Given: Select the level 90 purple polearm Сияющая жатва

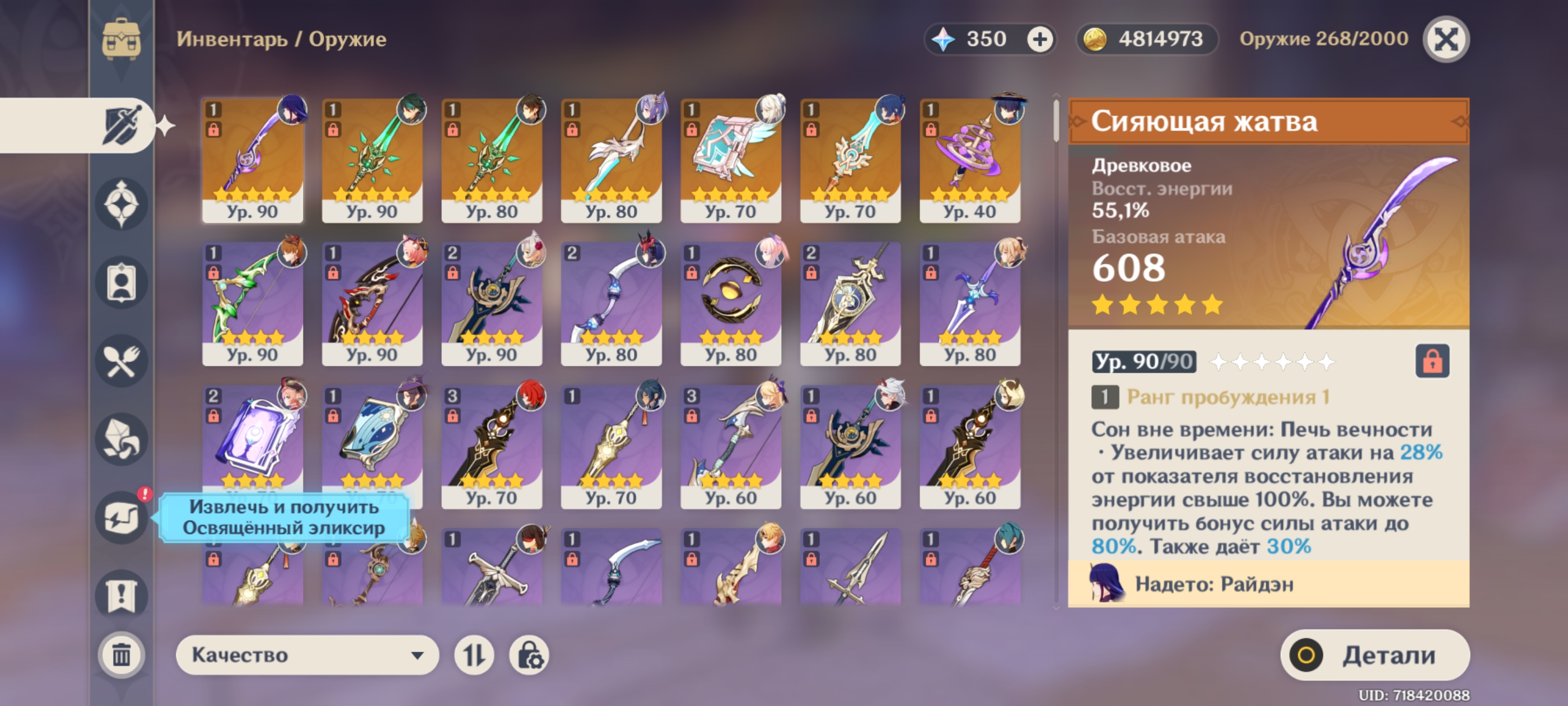Looking at the screenshot, I should click(x=252, y=160).
